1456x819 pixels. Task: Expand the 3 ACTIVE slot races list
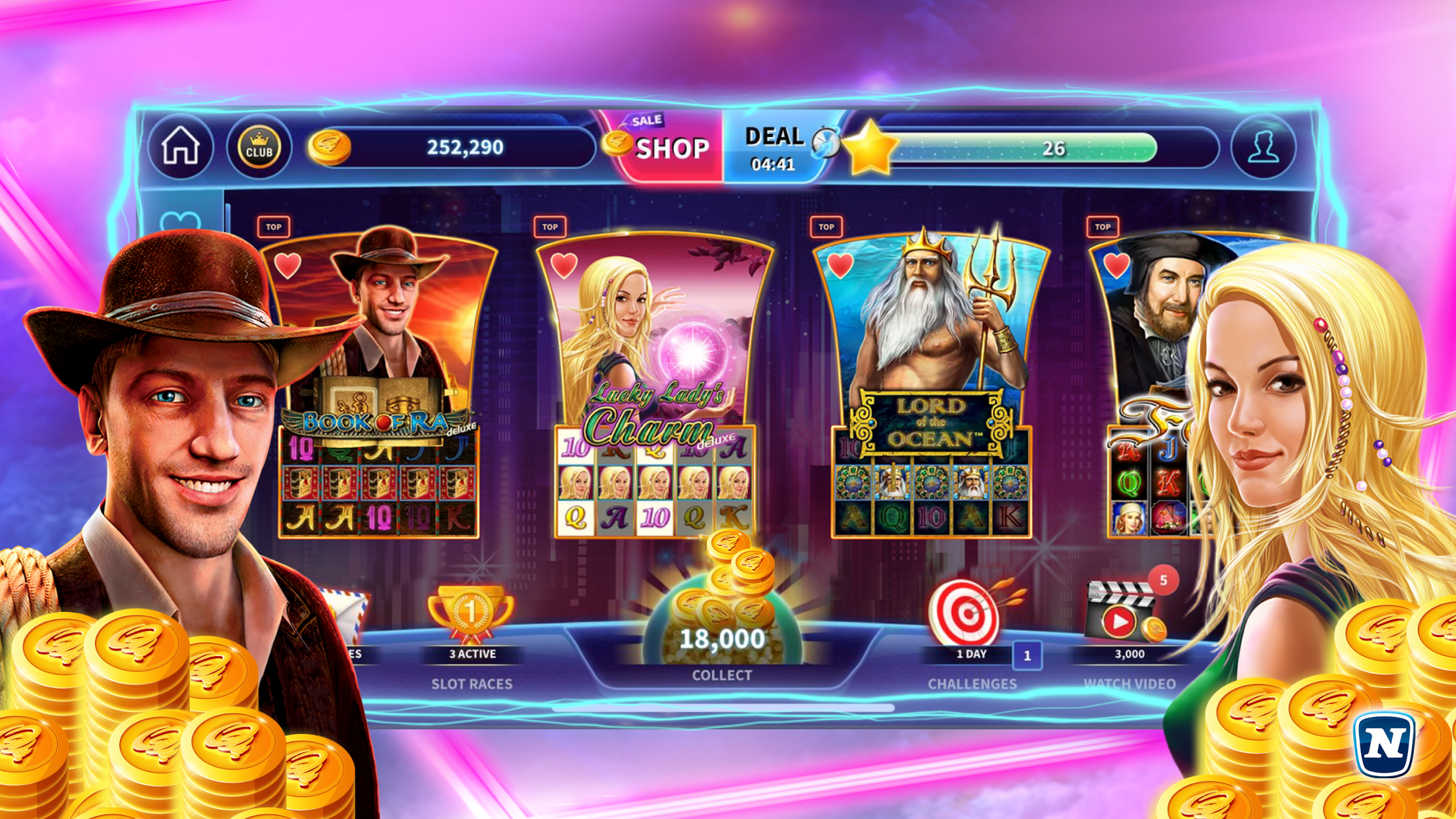[x=470, y=654]
